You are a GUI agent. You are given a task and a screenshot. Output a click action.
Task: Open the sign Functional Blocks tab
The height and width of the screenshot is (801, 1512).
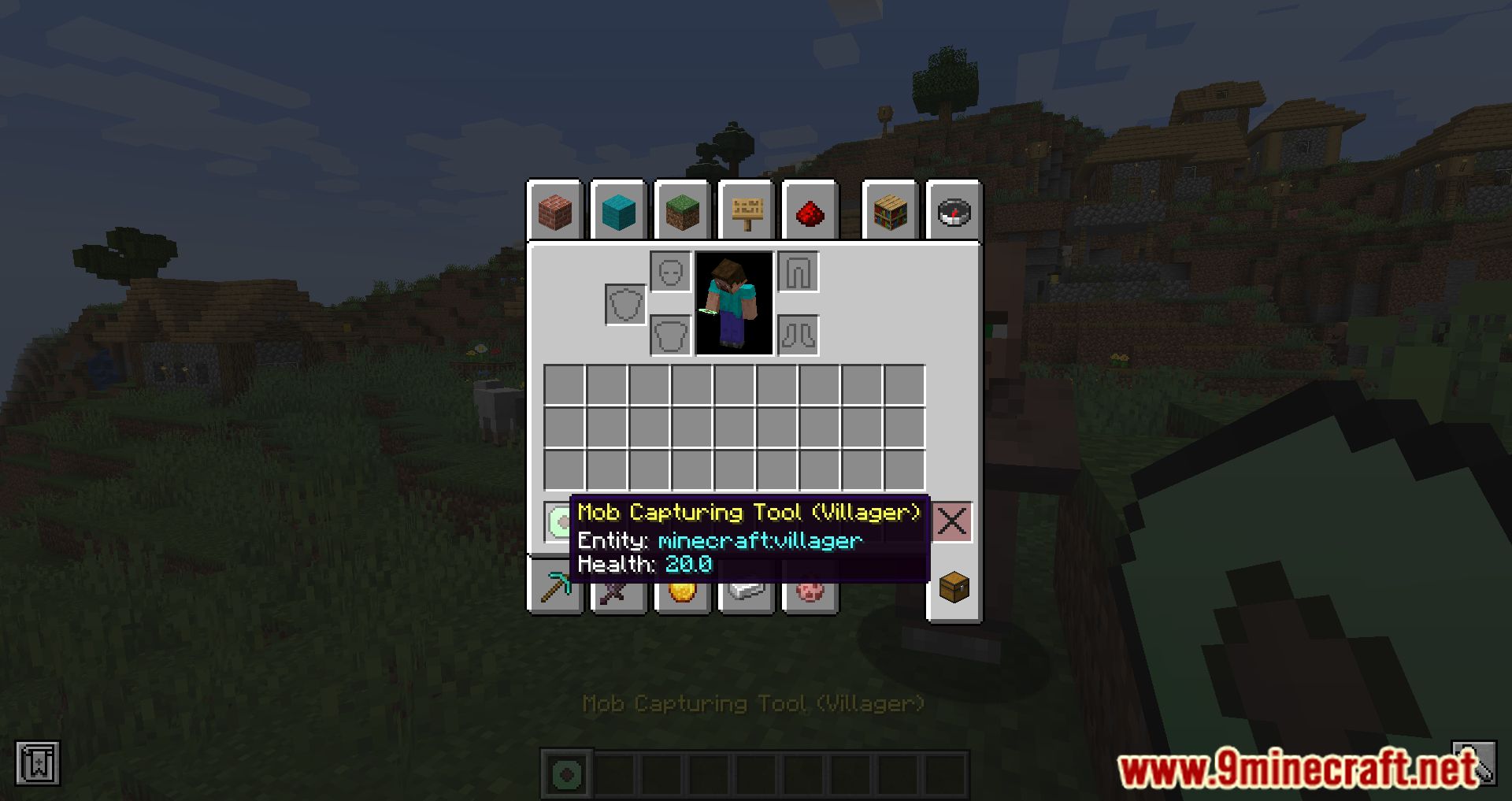pos(747,211)
